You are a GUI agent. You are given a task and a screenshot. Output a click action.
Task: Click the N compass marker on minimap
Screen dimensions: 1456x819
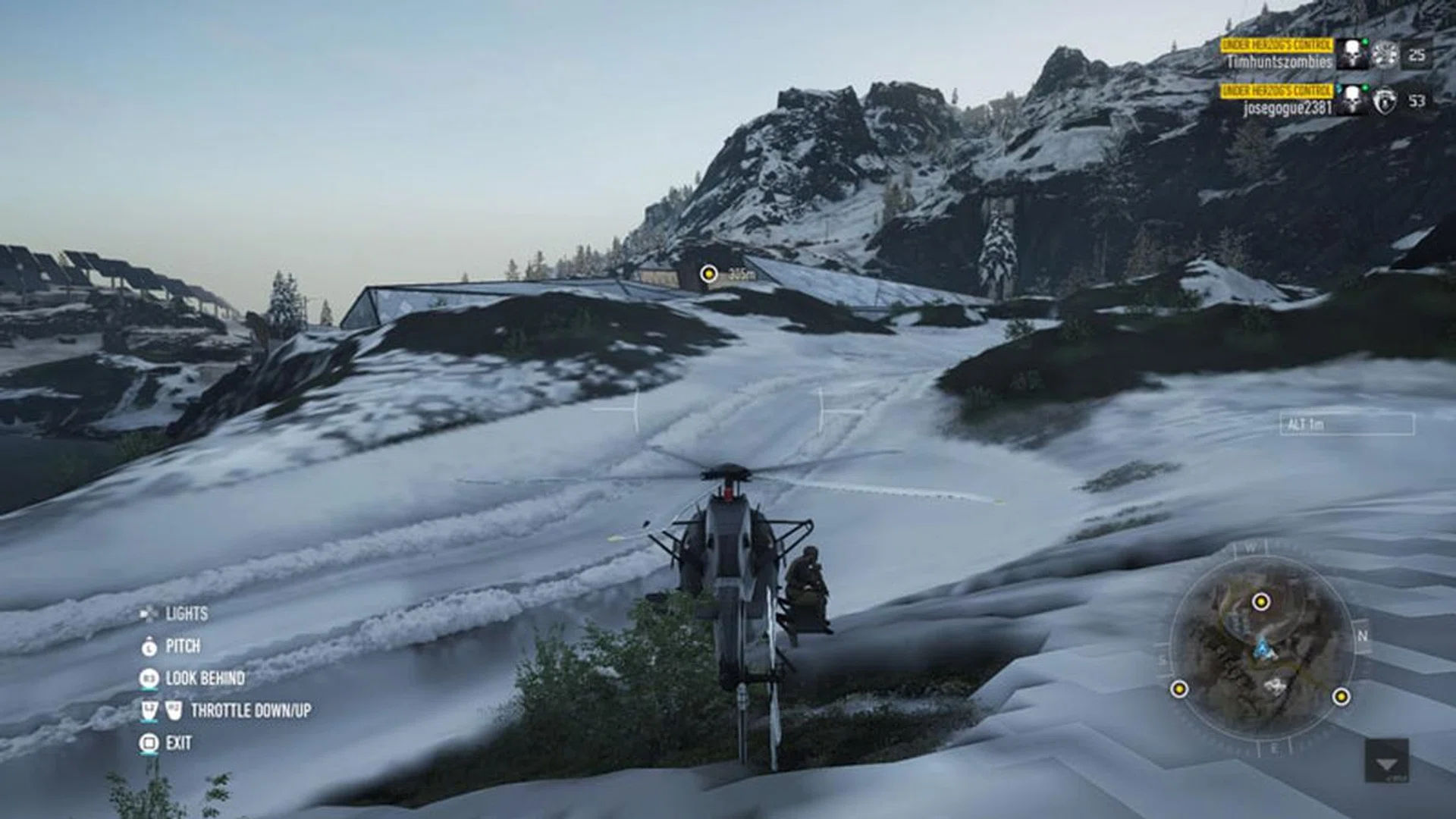click(1362, 636)
